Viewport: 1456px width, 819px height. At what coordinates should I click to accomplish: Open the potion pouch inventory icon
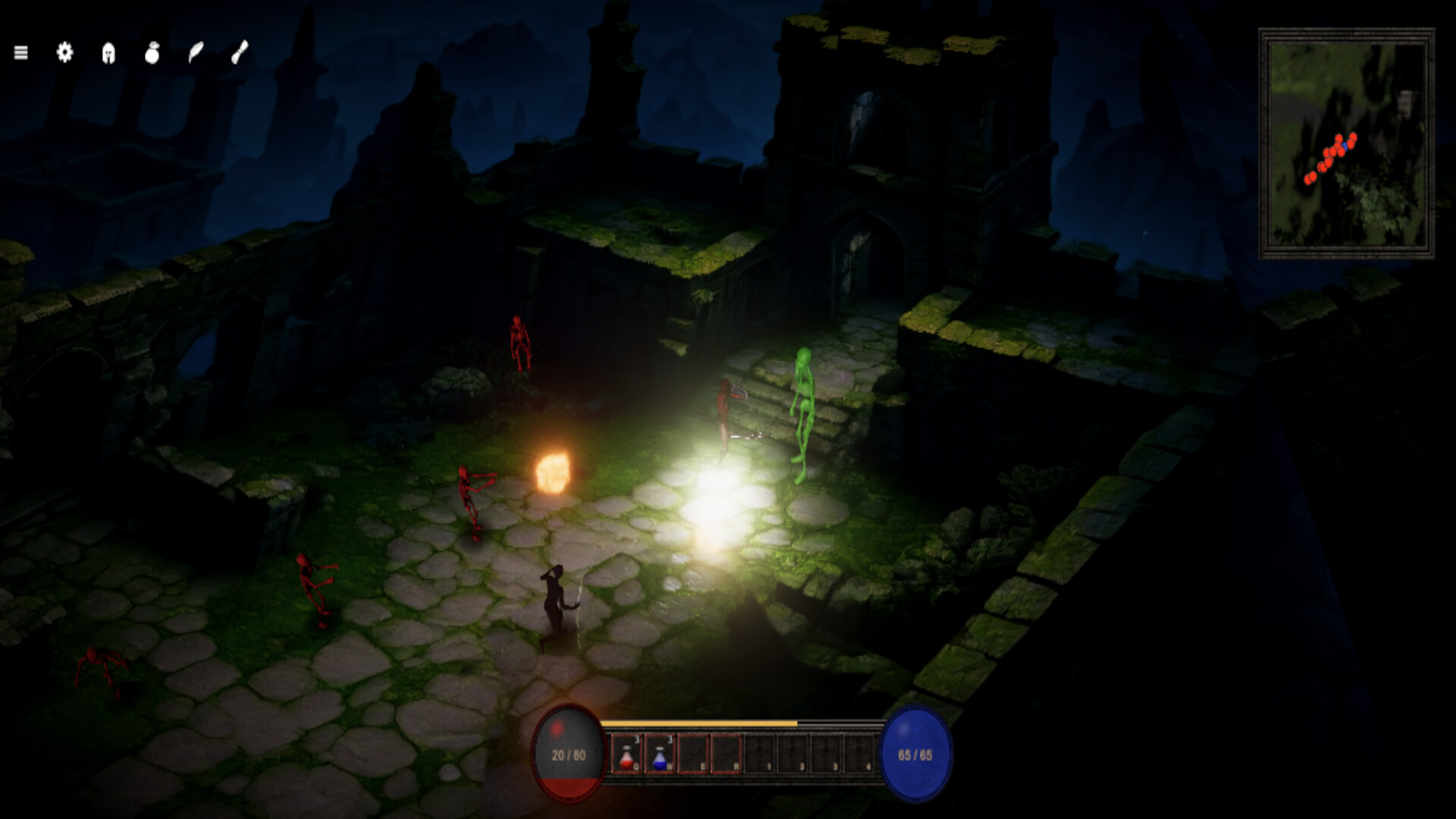click(151, 53)
